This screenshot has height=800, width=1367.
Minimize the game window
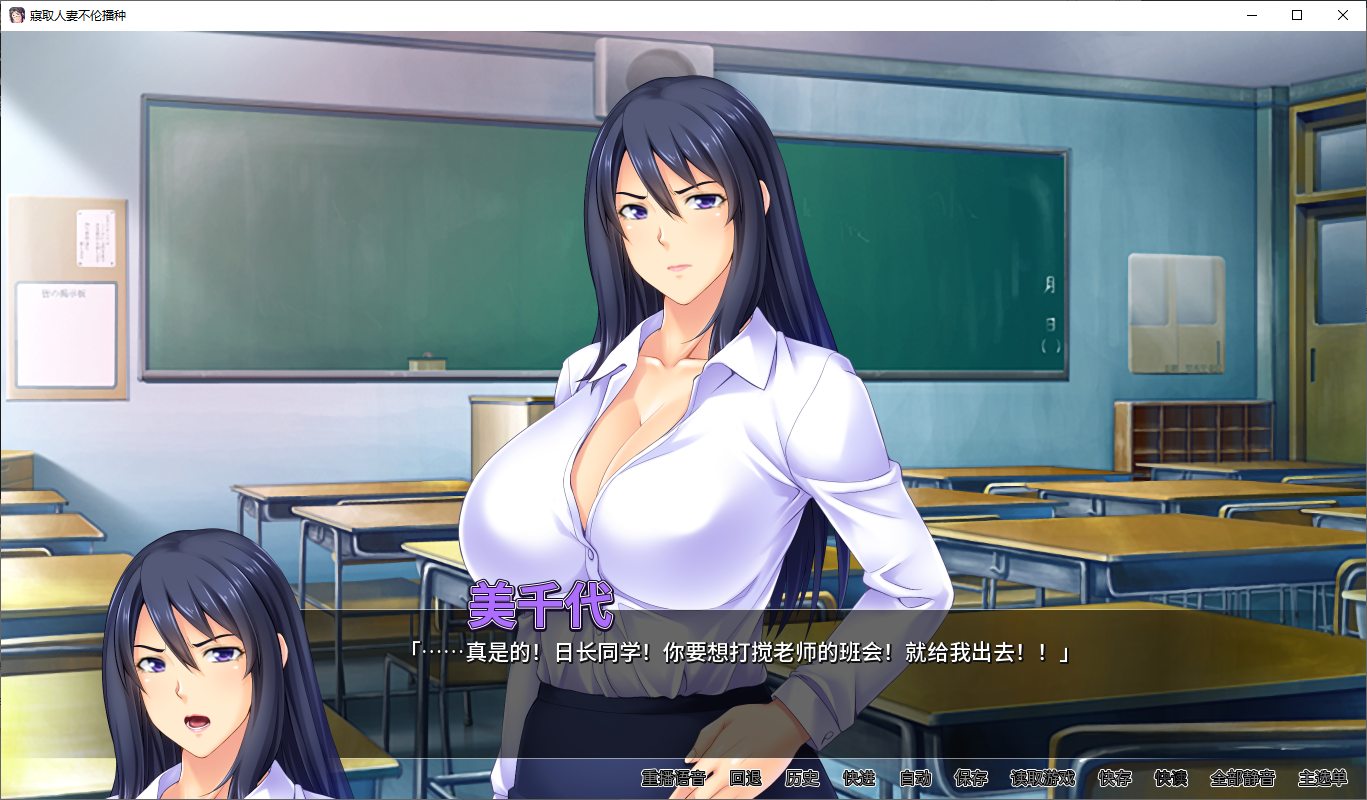point(1251,15)
